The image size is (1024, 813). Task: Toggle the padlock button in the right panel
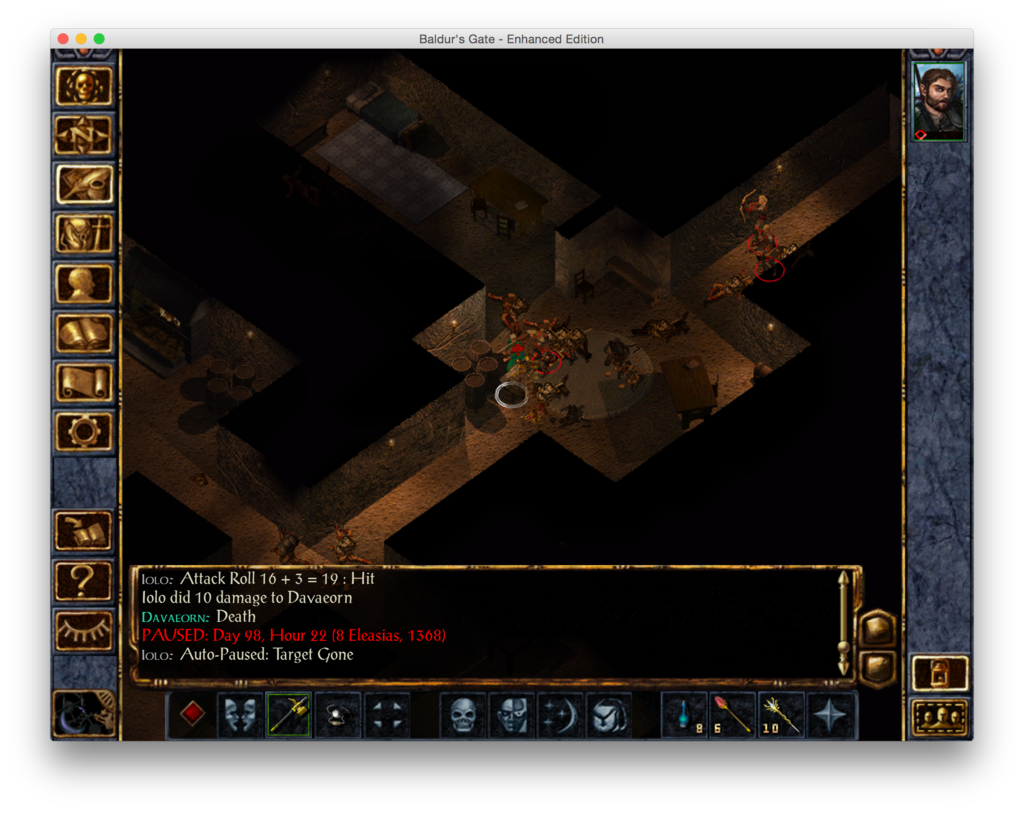point(940,673)
